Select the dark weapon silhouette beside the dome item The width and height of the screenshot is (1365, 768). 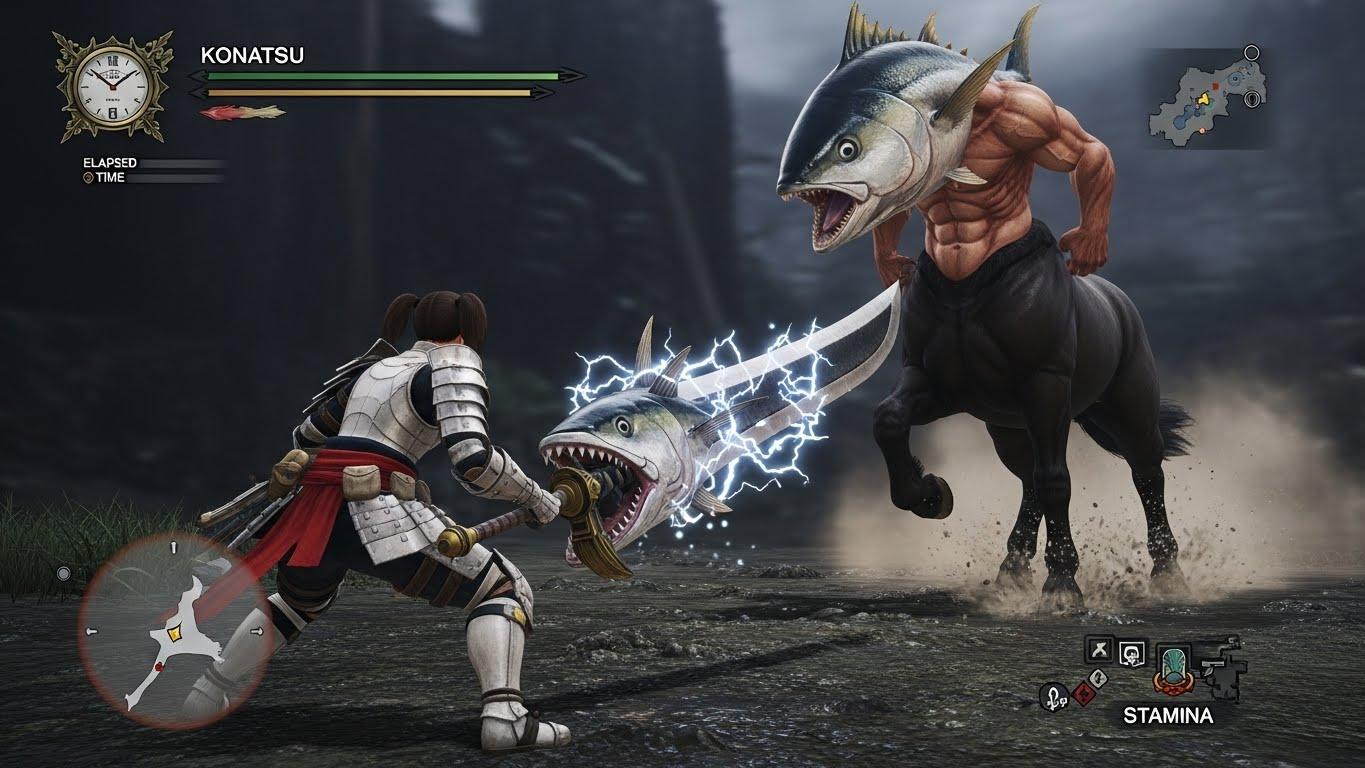point(1221,667)
